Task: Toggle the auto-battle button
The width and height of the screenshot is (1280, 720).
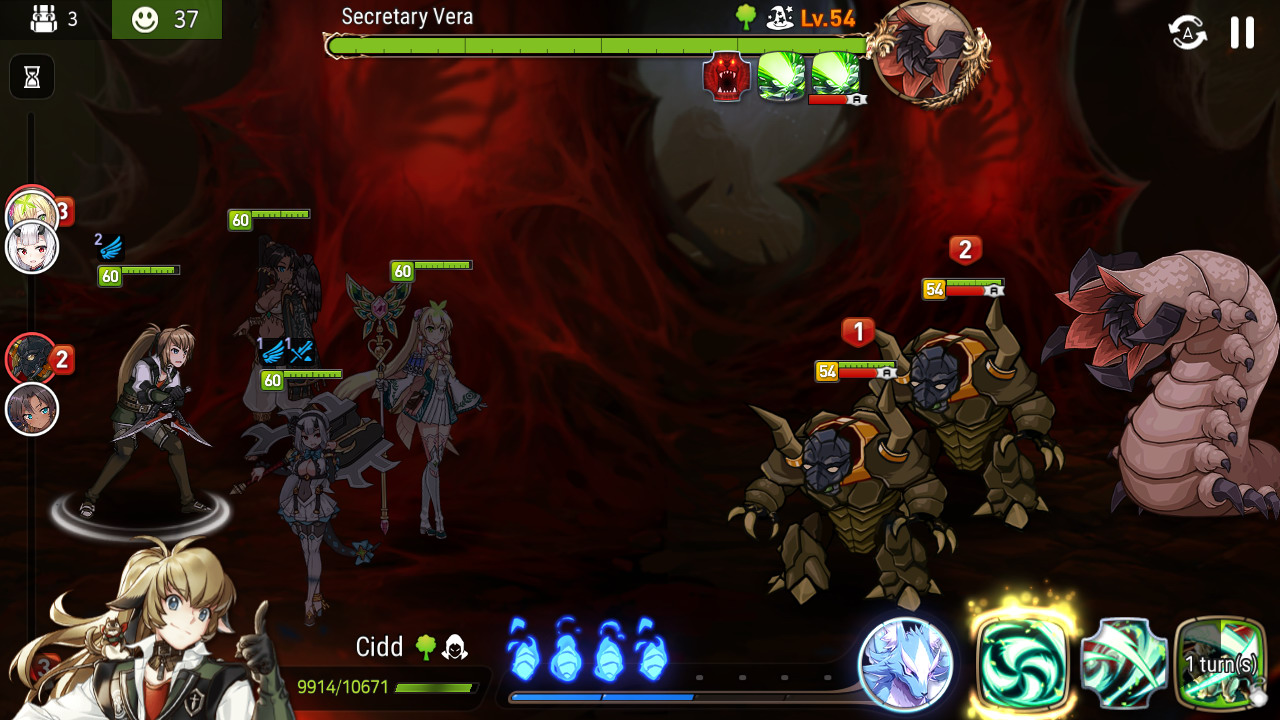Action: coord(1187,32)
